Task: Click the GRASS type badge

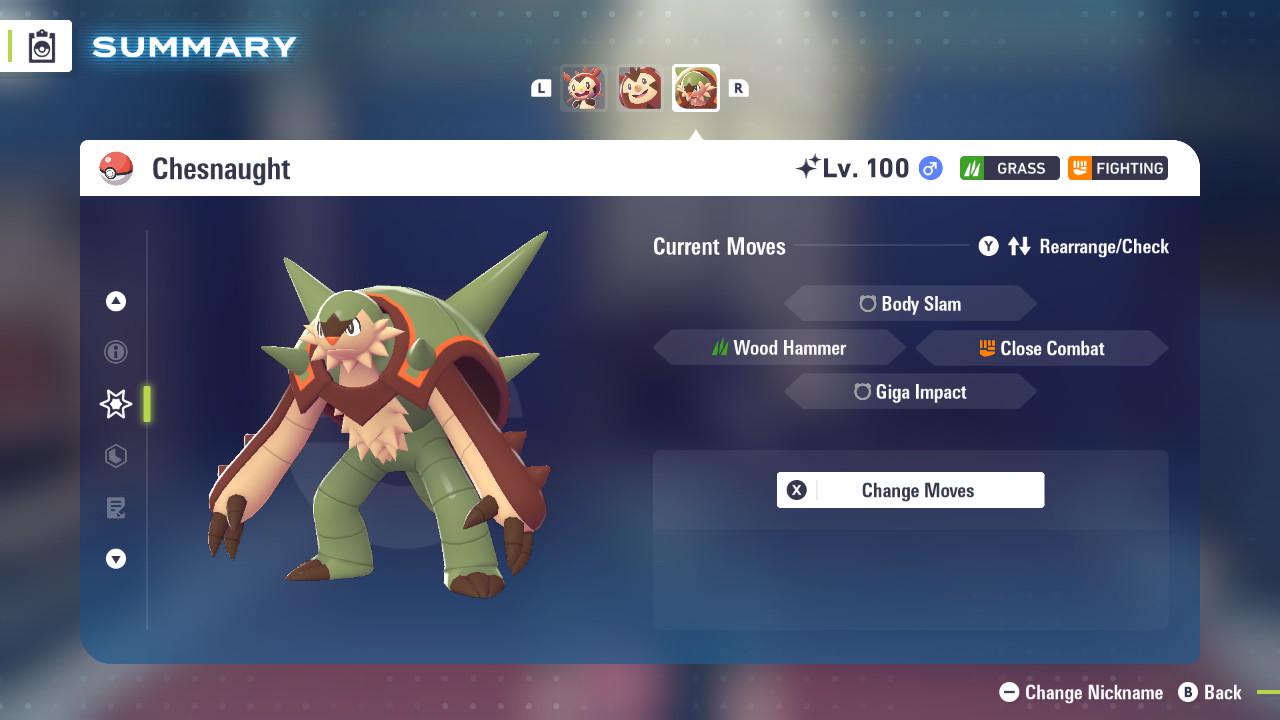Action: pyautogui.click(x=1009, y=168)
